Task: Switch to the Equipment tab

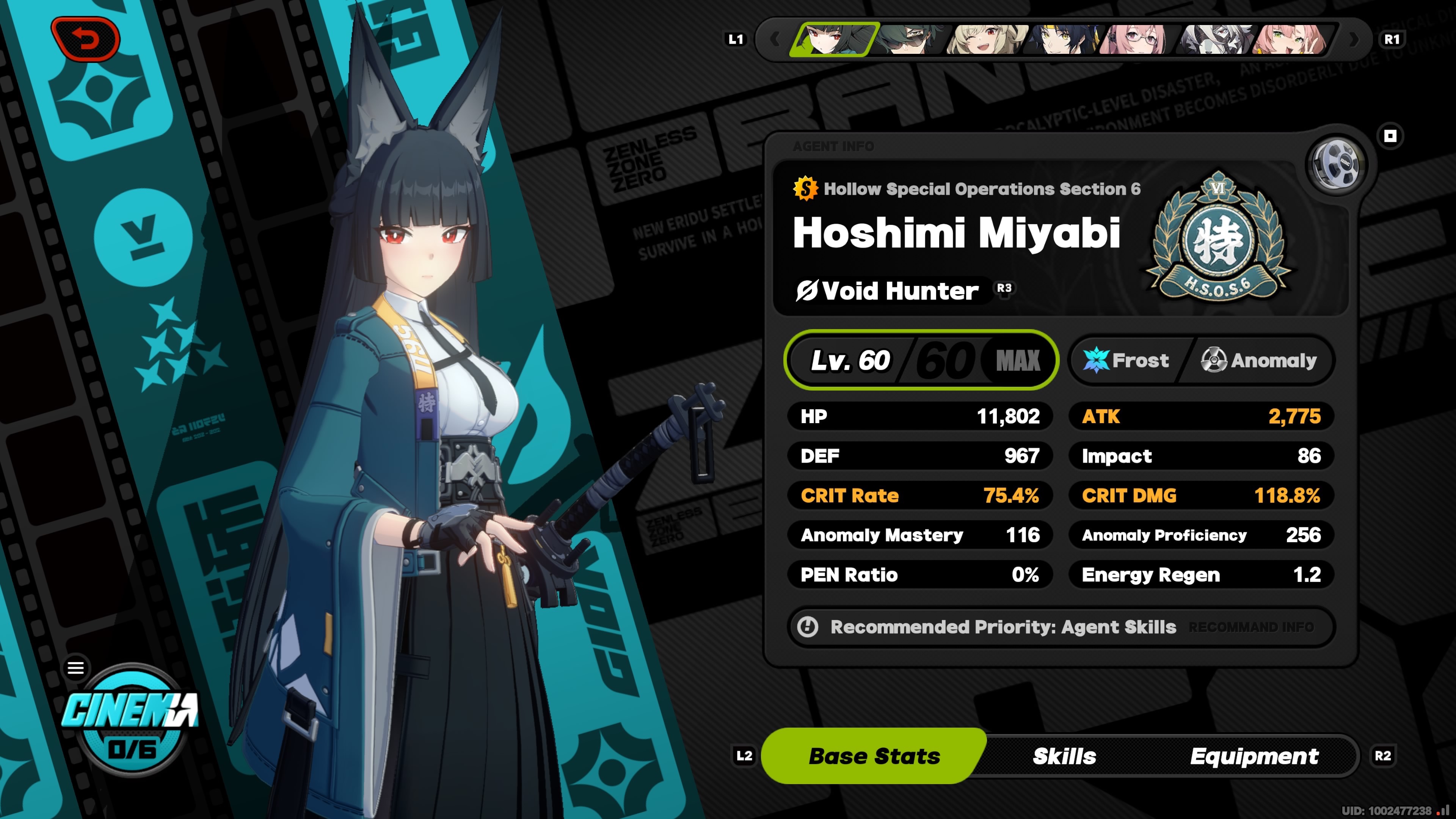Action: click(x=1254, y=756)
